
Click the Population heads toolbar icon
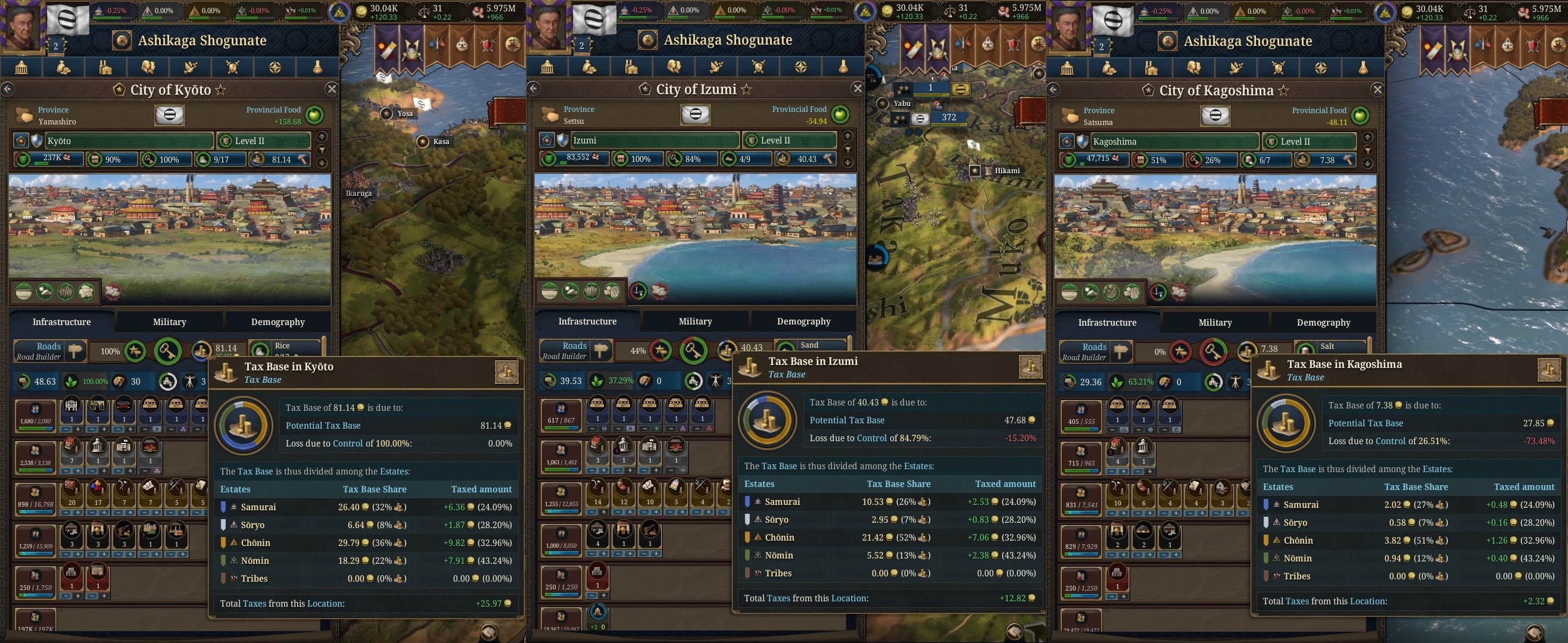(148, 68)
